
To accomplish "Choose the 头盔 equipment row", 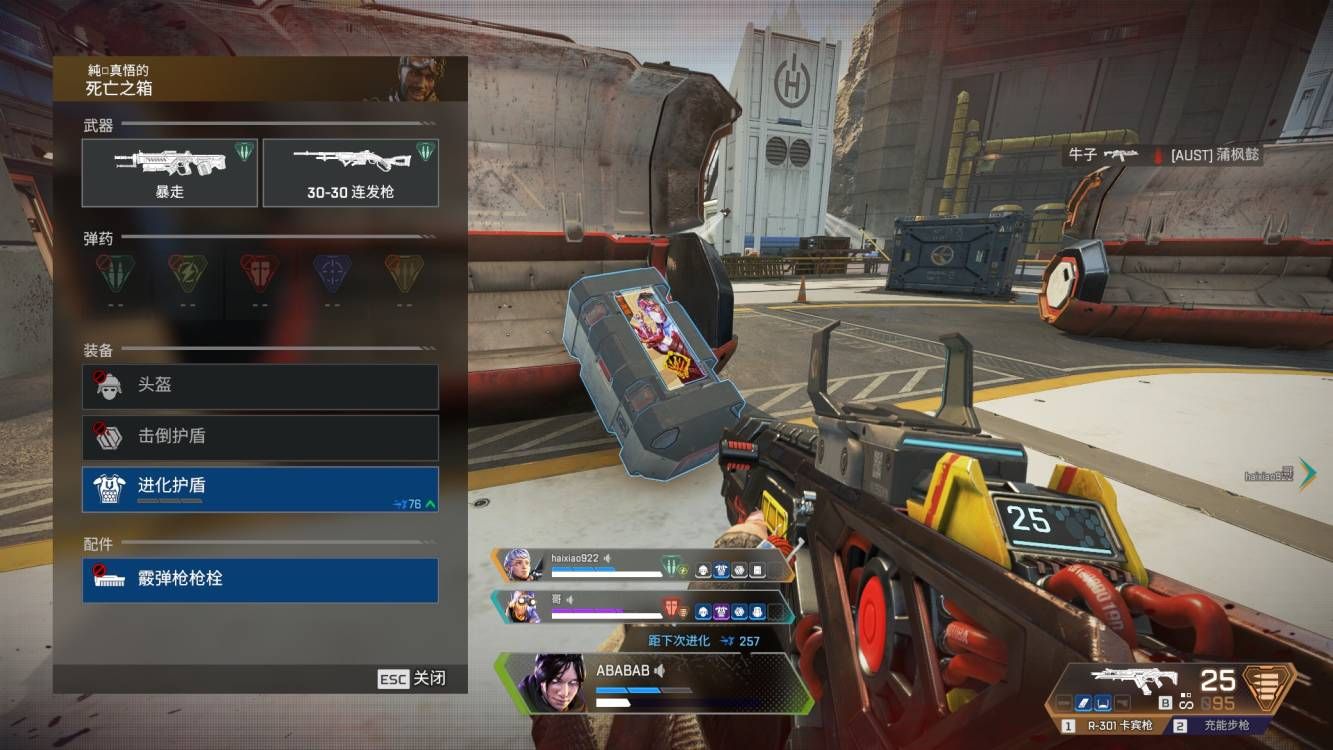I will tap(260, 386).
